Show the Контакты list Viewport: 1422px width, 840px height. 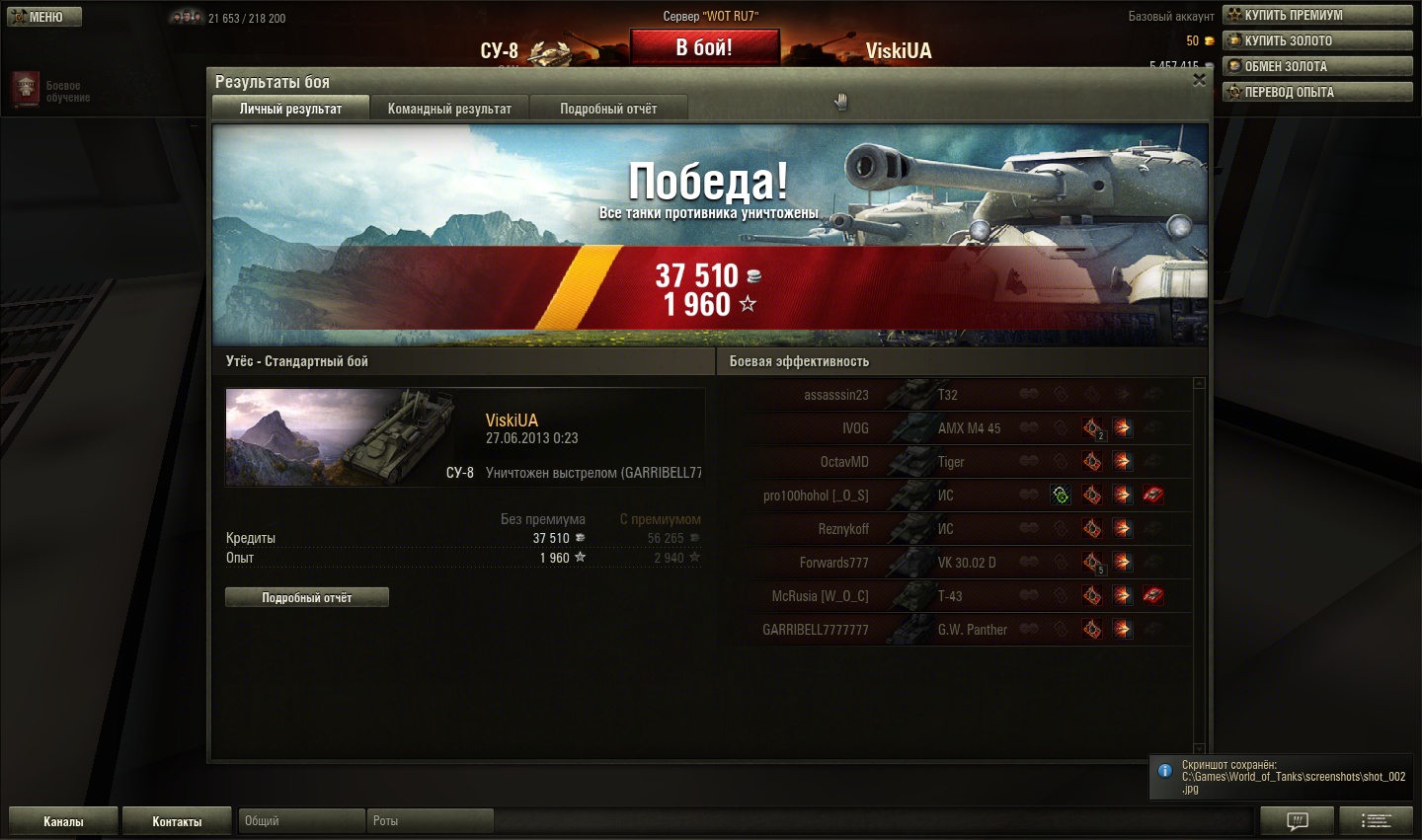[177, 821]
